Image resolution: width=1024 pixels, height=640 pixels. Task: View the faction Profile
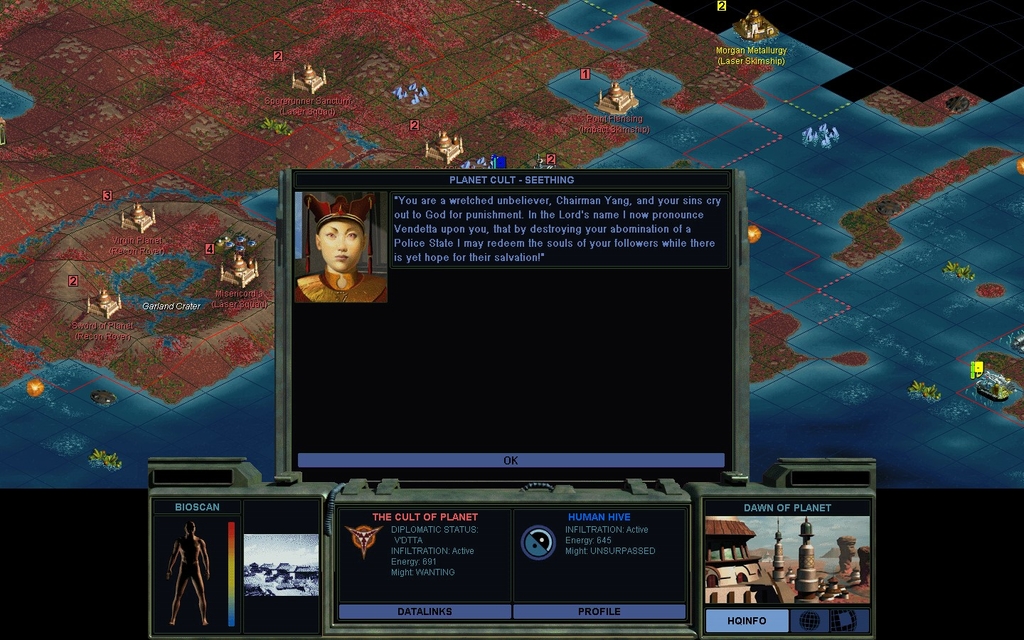599,611
